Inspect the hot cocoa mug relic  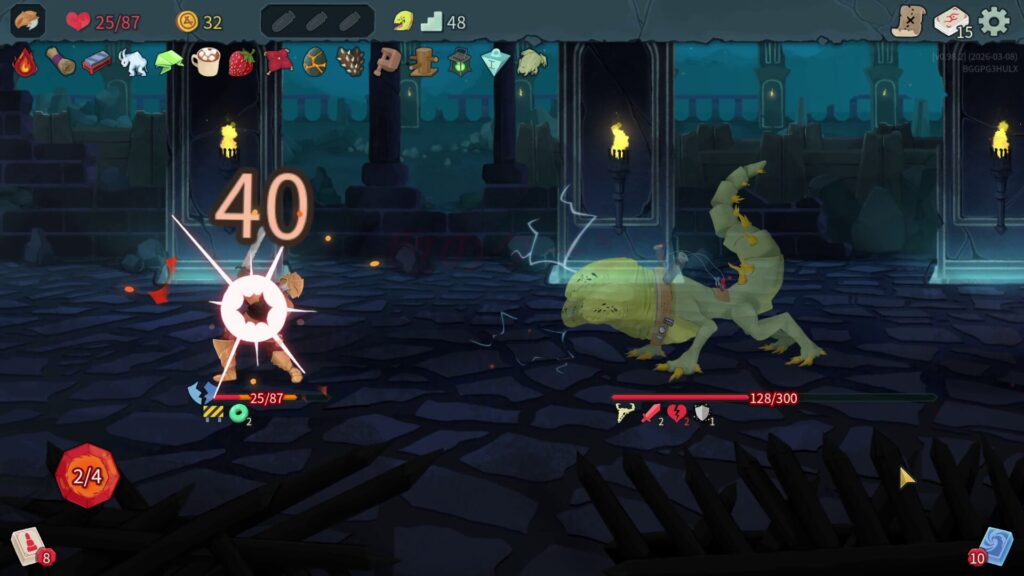click(x=205, y=61)
